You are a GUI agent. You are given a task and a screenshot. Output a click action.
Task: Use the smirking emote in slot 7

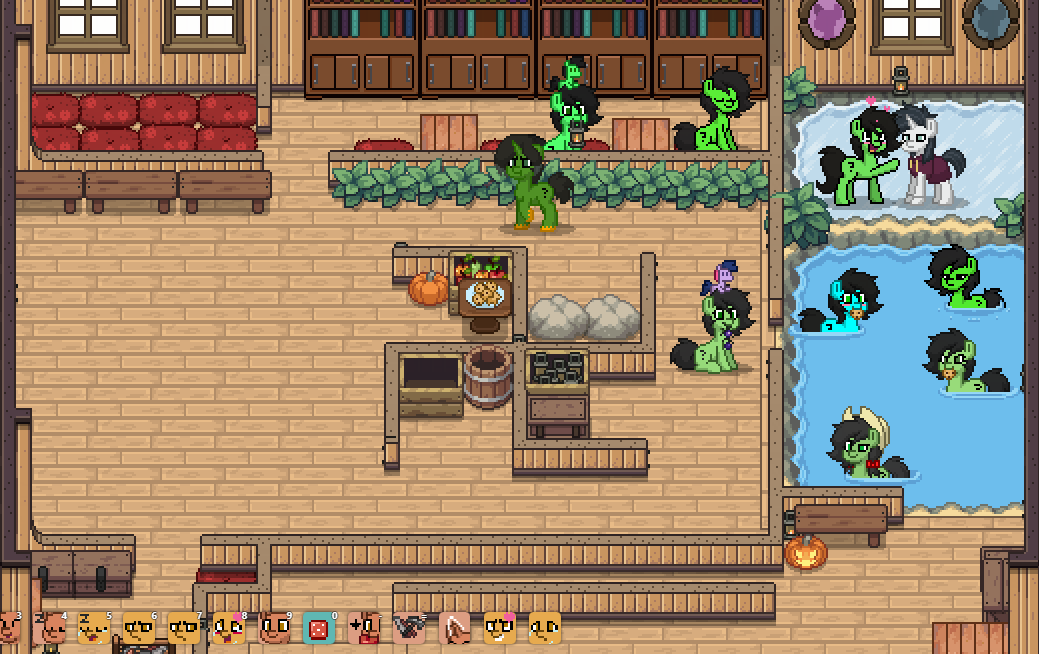[x=184, y=628]
